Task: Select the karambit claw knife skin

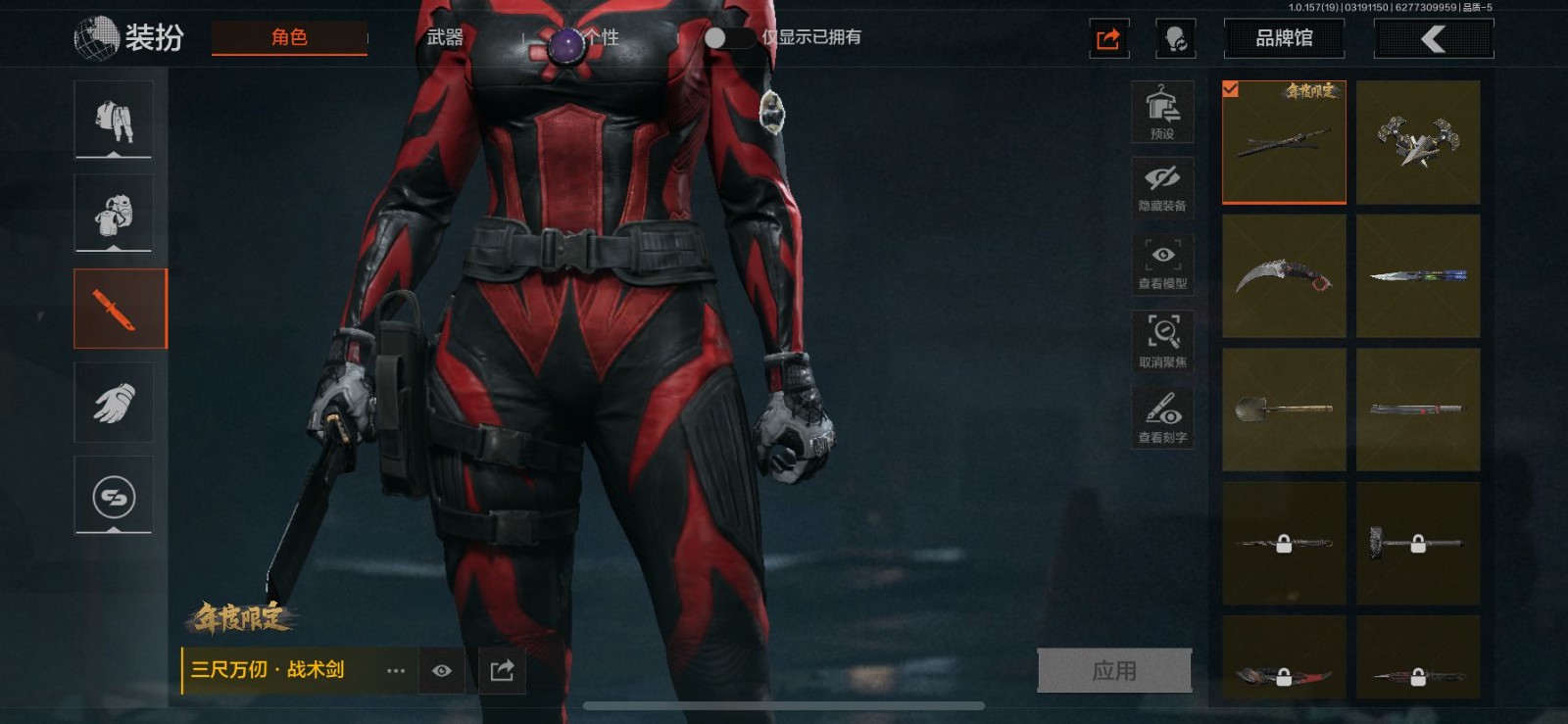Action: click(x=1284, y=276)
